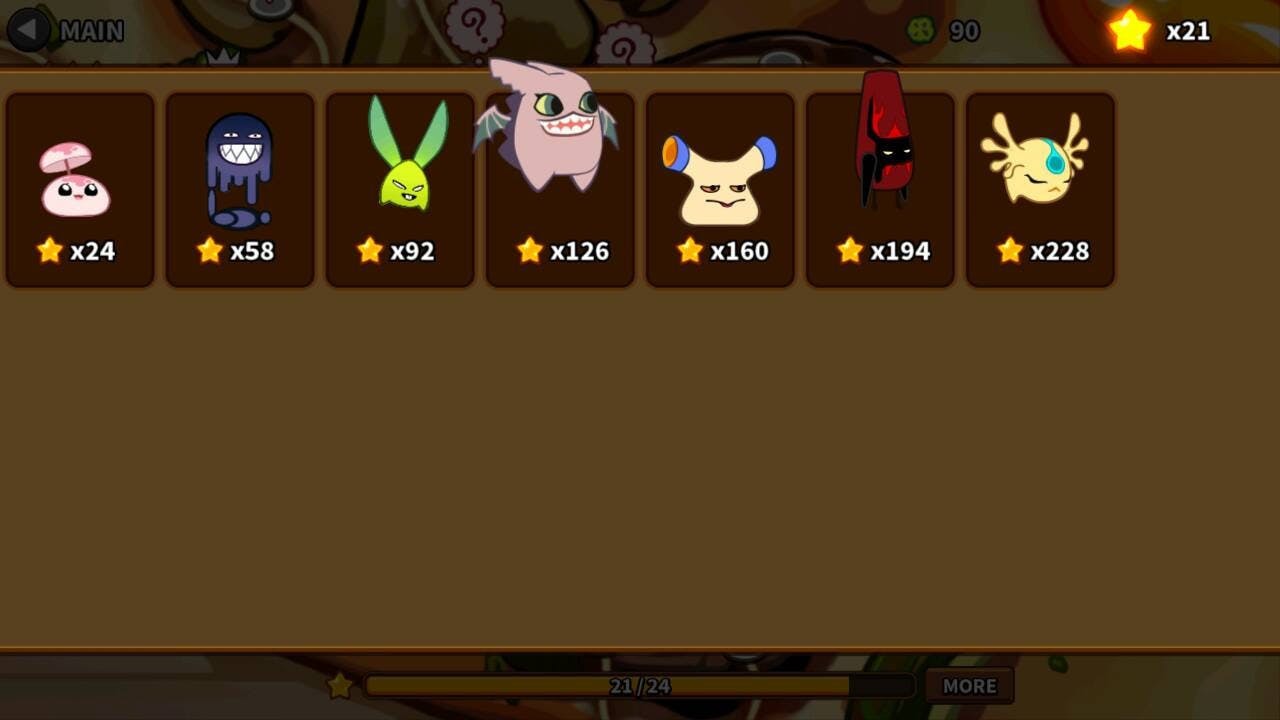Choose the cream creature with blue horns
This screenshot has height=720, width=1280.
click(x=720, y=190)
